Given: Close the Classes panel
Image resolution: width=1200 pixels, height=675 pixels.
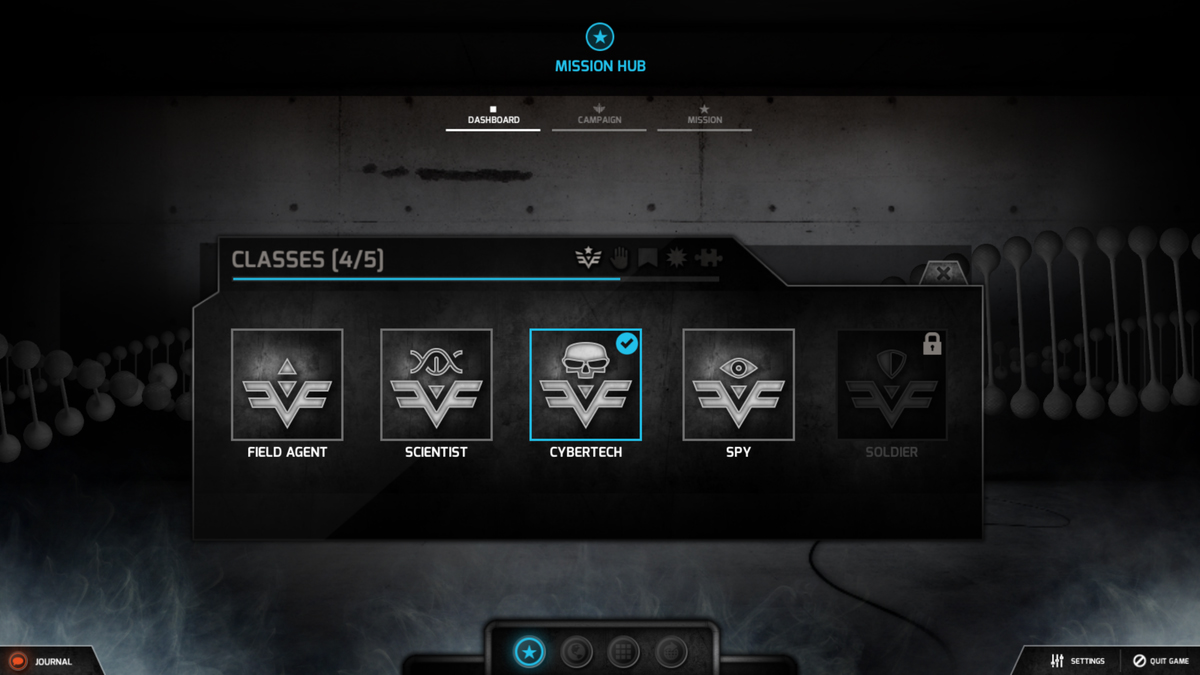Looking at the screenshot, I should (942, 273).
